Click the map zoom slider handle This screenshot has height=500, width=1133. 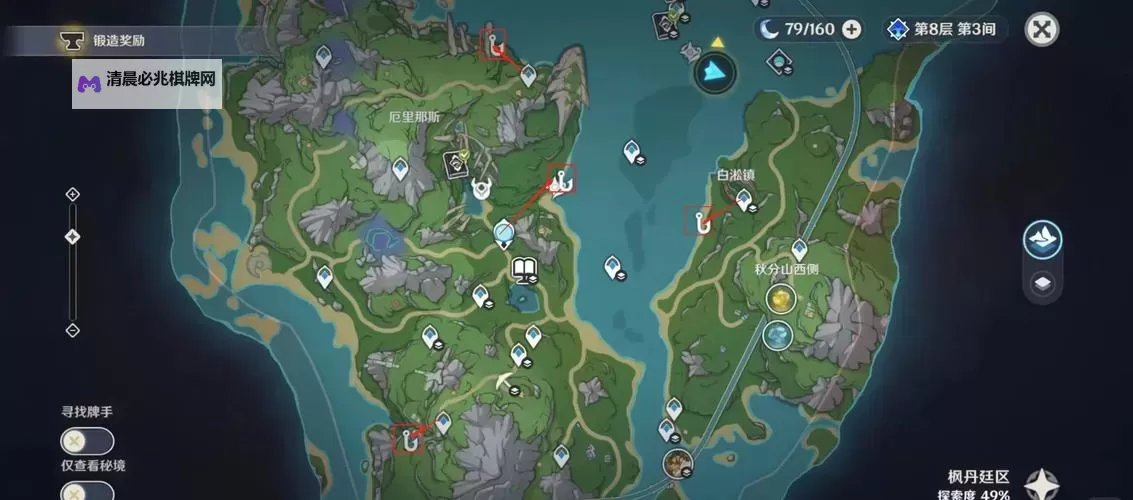pyautogui.click(x=72, y=237)
